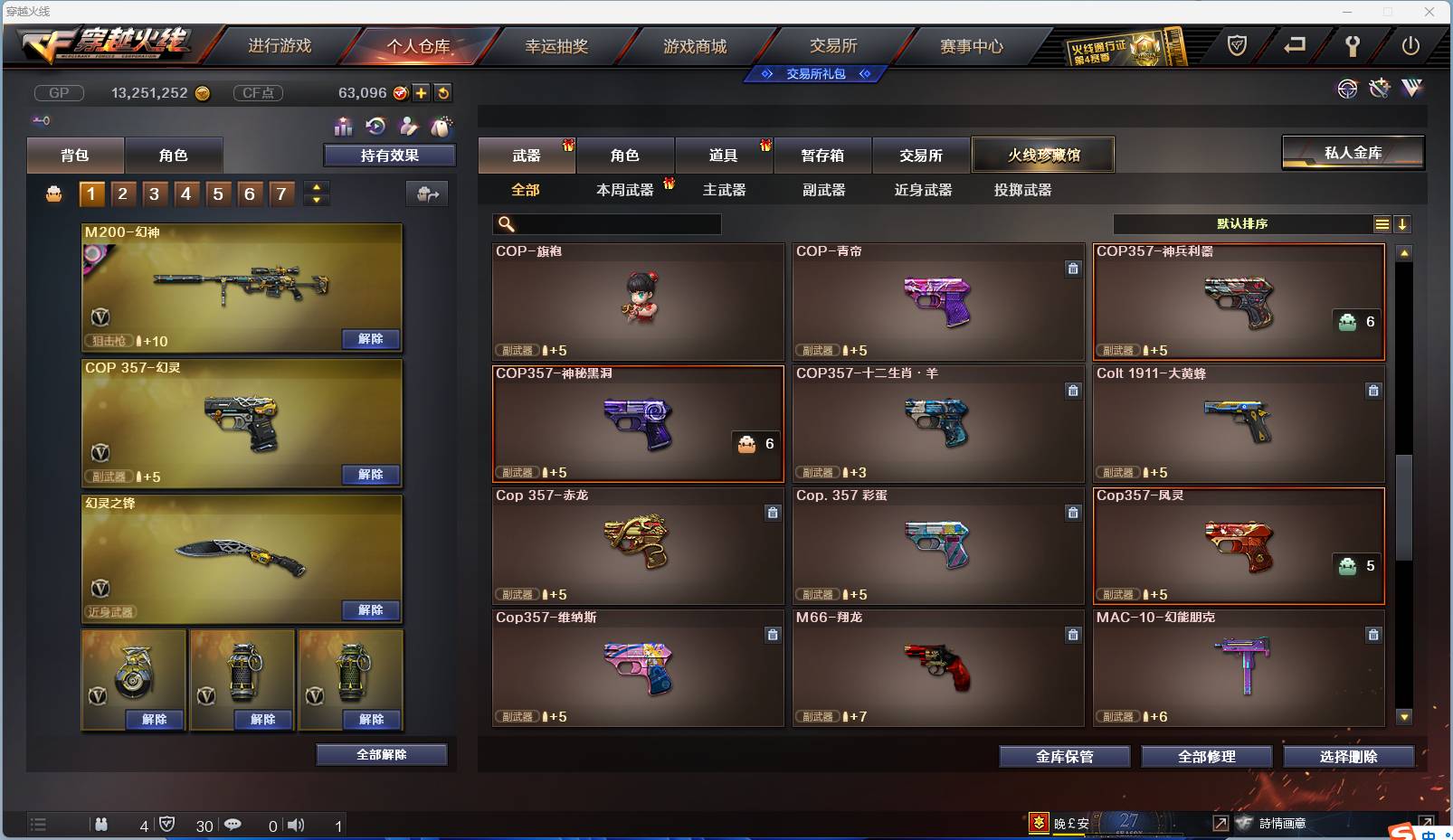This screenshot has height=840, width=1453.
Task: Click the refresh icon next to CF points
Action: [442, 92]
